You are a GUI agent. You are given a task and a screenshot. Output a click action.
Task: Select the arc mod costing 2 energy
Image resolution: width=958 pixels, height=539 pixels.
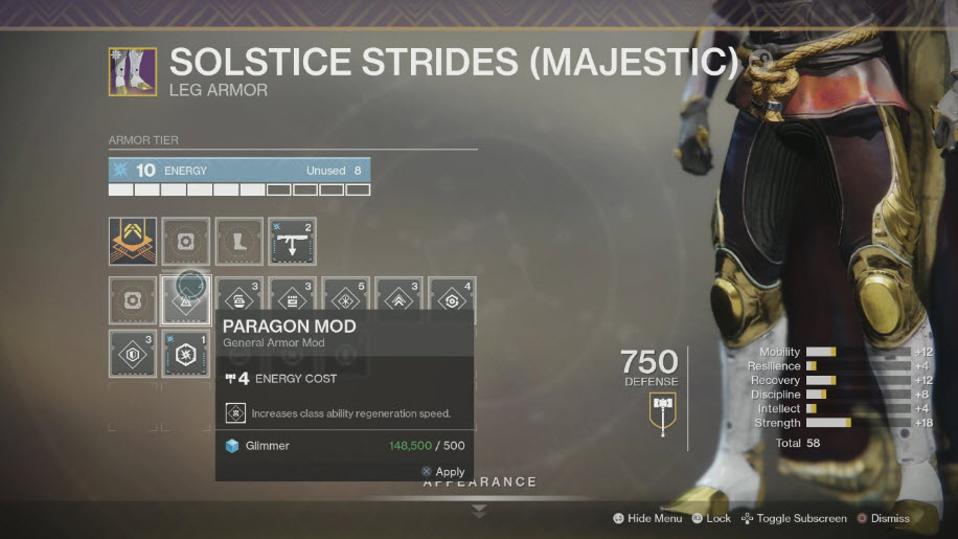click(292, 242)
